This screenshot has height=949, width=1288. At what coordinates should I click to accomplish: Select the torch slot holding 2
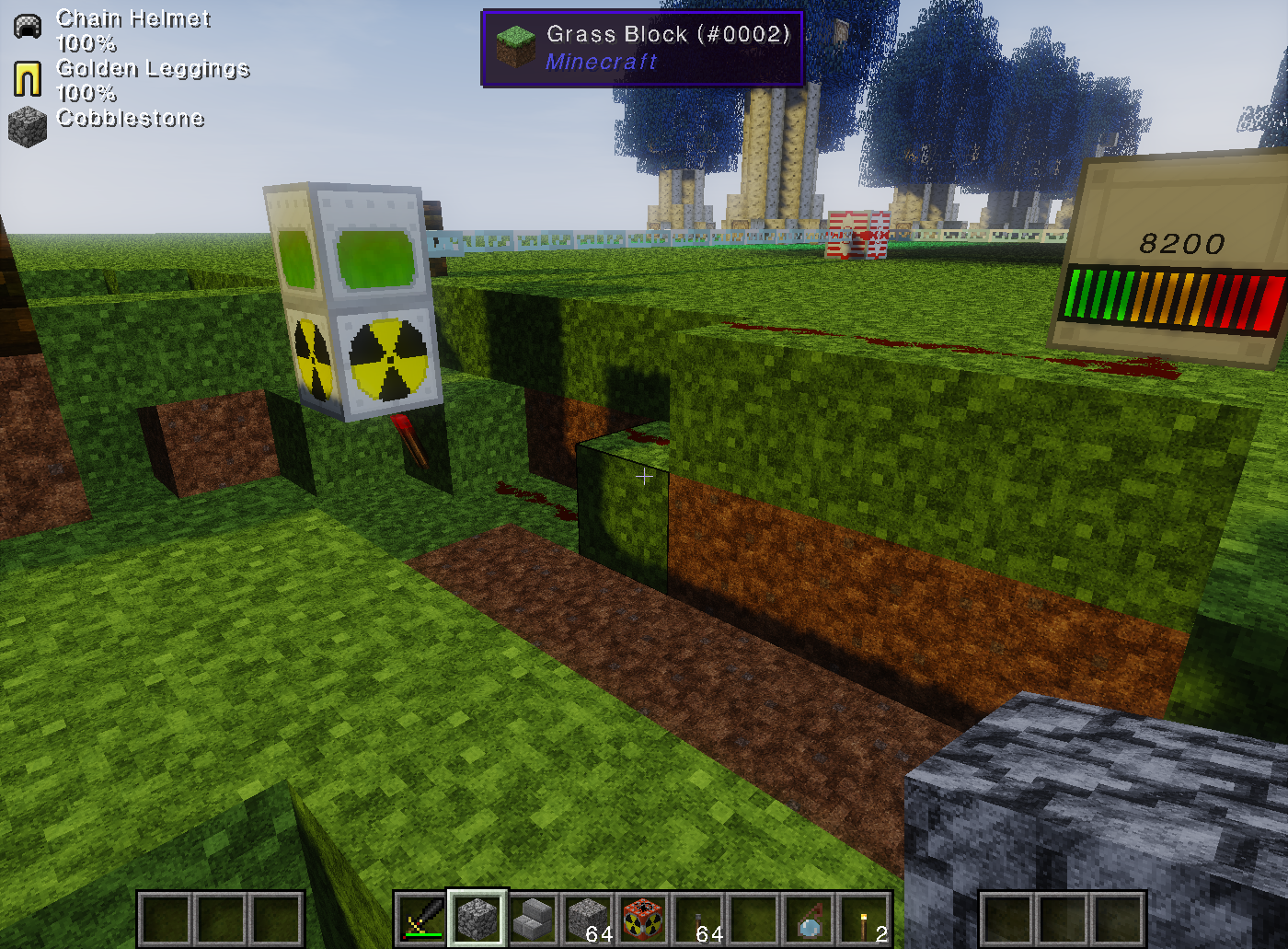[x=864, y=919]
